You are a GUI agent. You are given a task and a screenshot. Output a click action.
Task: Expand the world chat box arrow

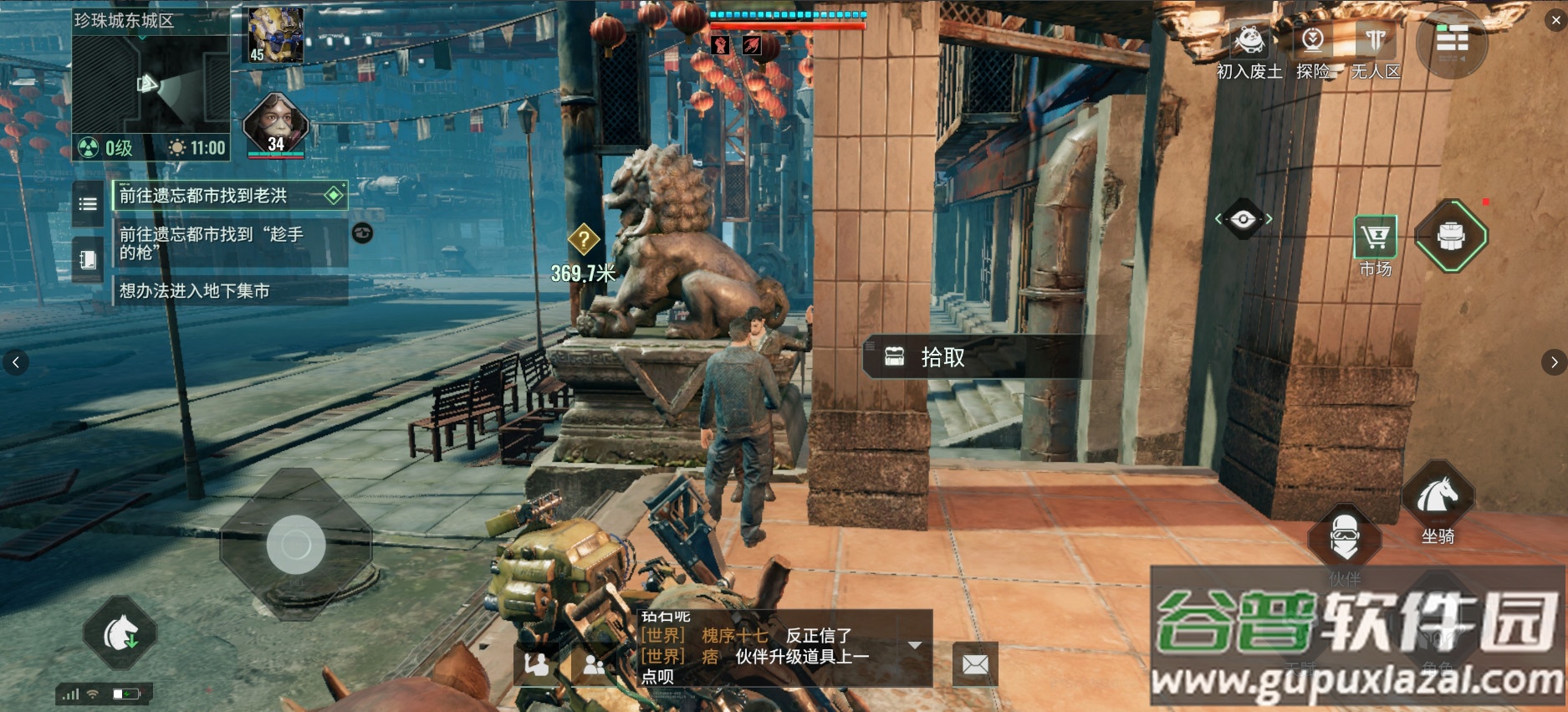coord(915,645)
